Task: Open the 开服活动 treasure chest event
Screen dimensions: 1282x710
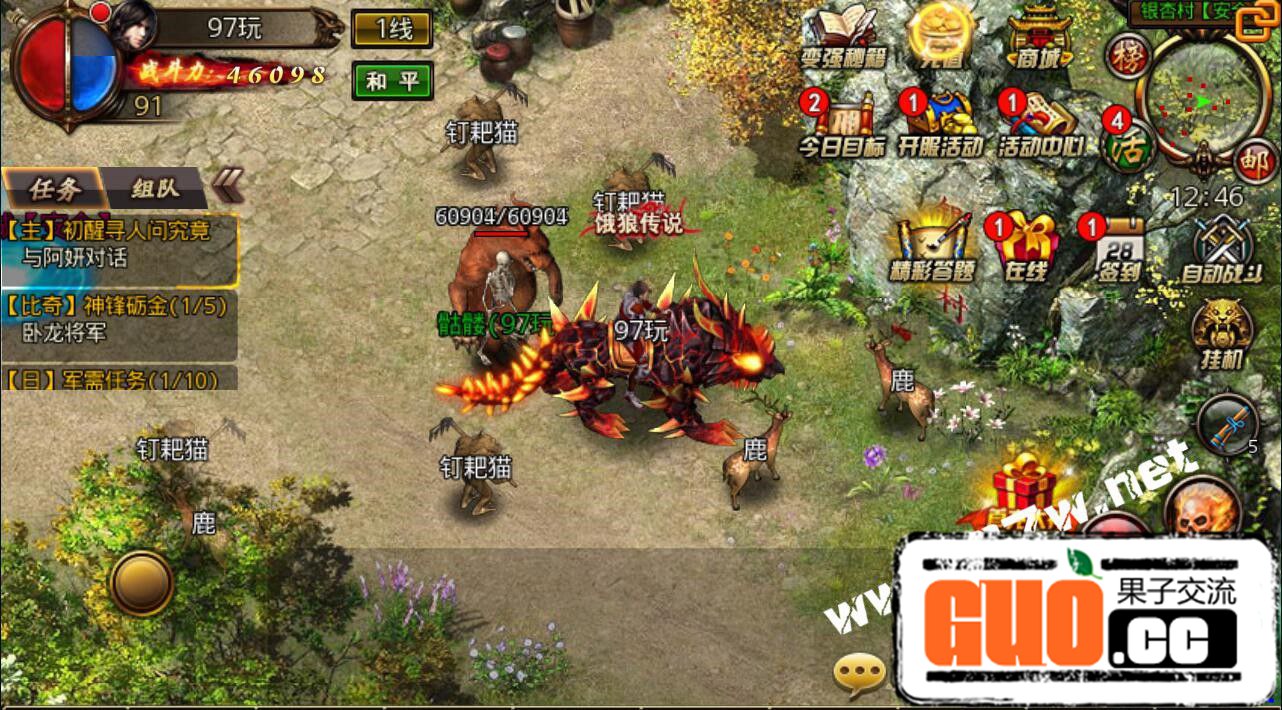Action: [938, 124]
